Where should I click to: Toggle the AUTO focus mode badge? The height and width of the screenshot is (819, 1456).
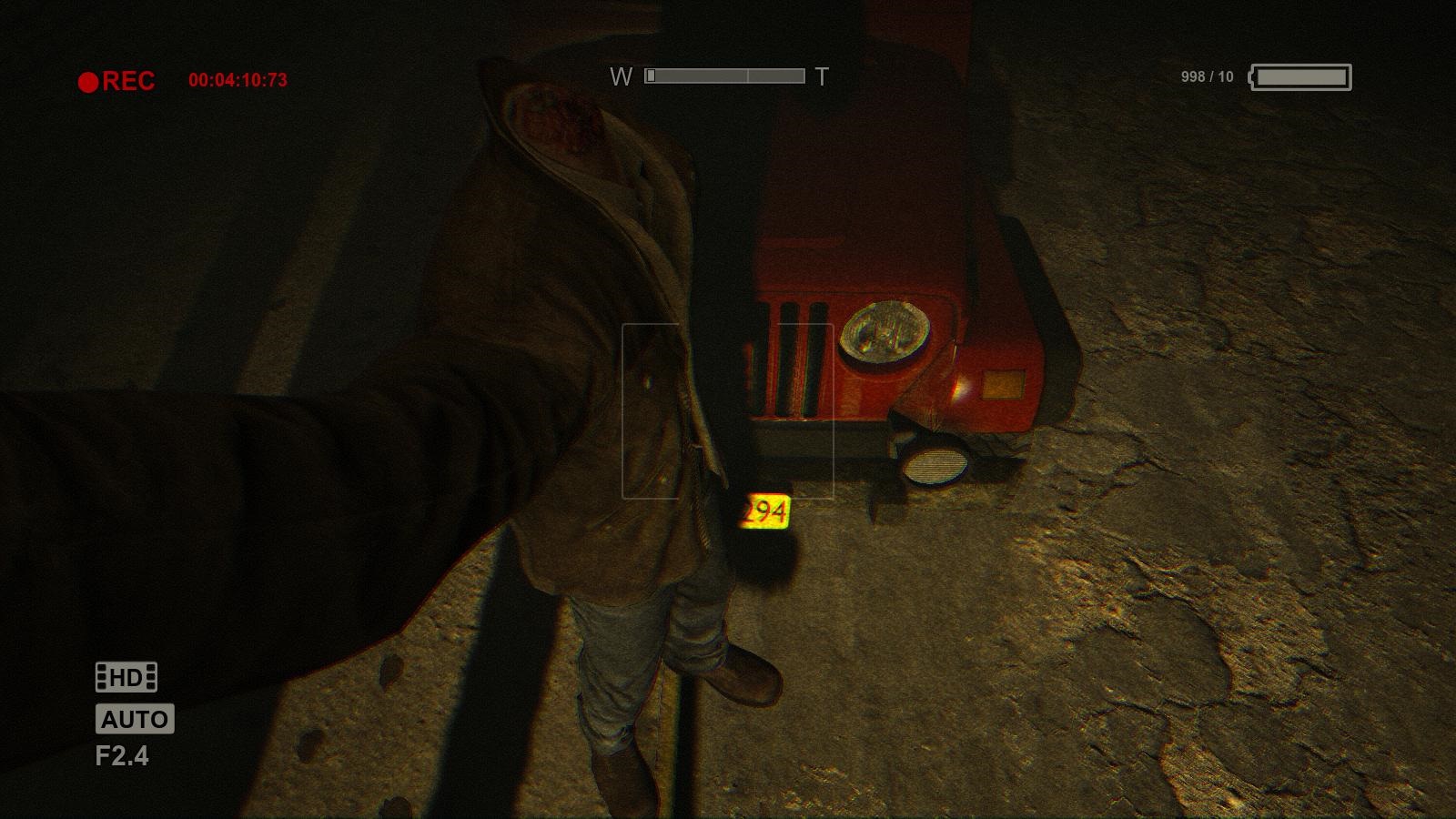(x=135, y=719)
